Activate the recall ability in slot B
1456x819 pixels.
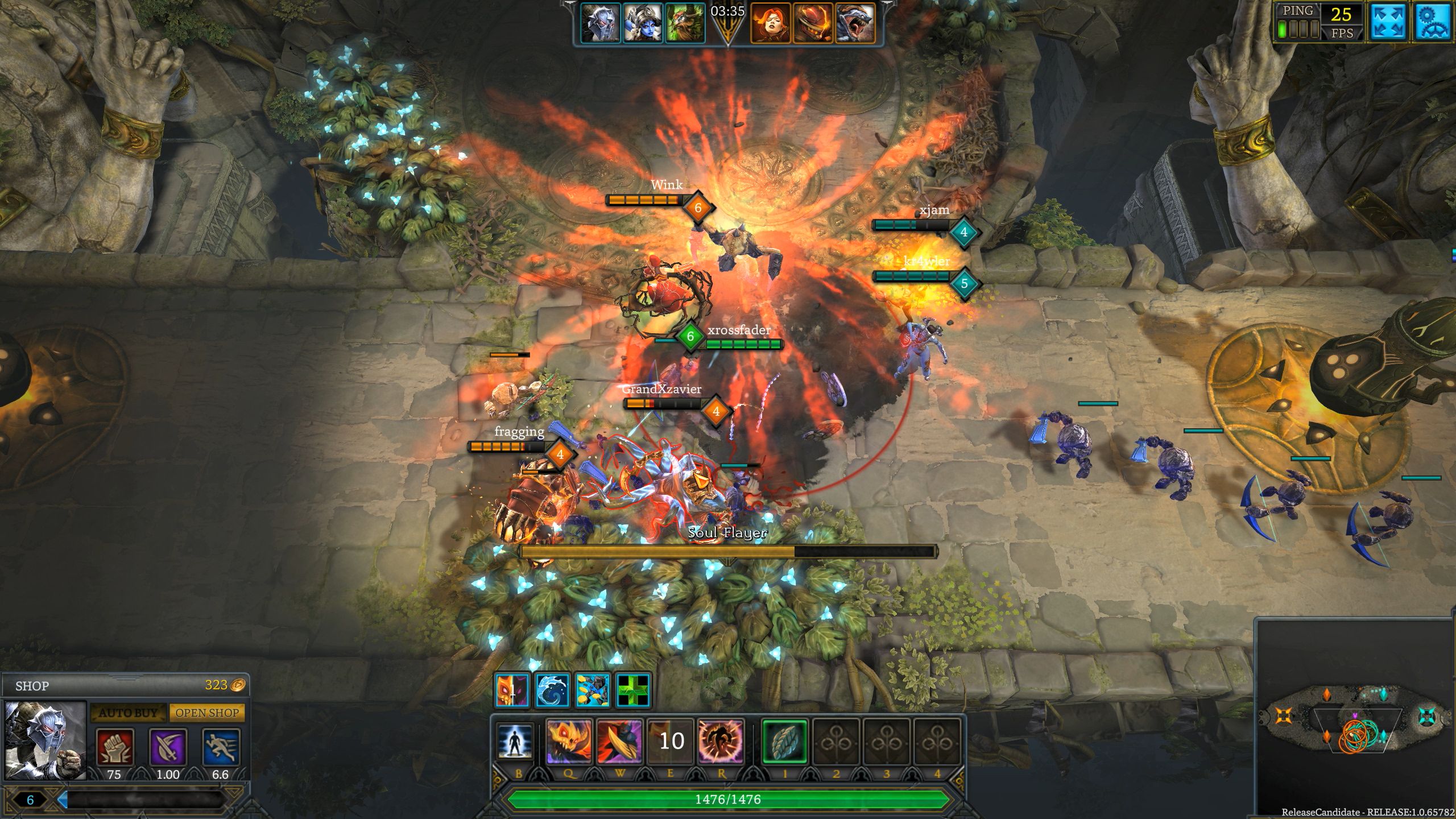pyautogui.click(x=515, y=741)
